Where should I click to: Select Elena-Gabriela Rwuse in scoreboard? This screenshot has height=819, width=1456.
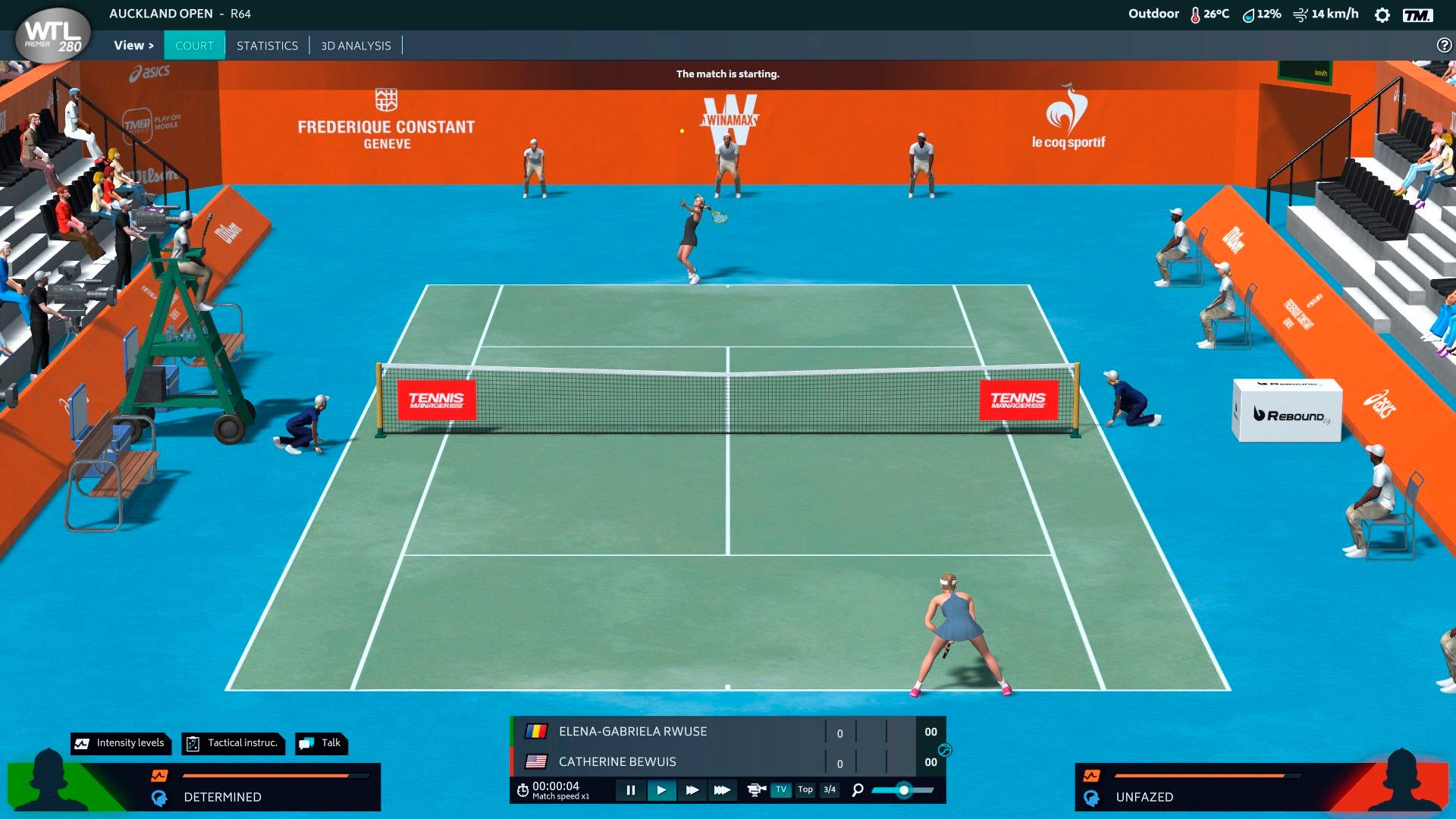[632, 732]
